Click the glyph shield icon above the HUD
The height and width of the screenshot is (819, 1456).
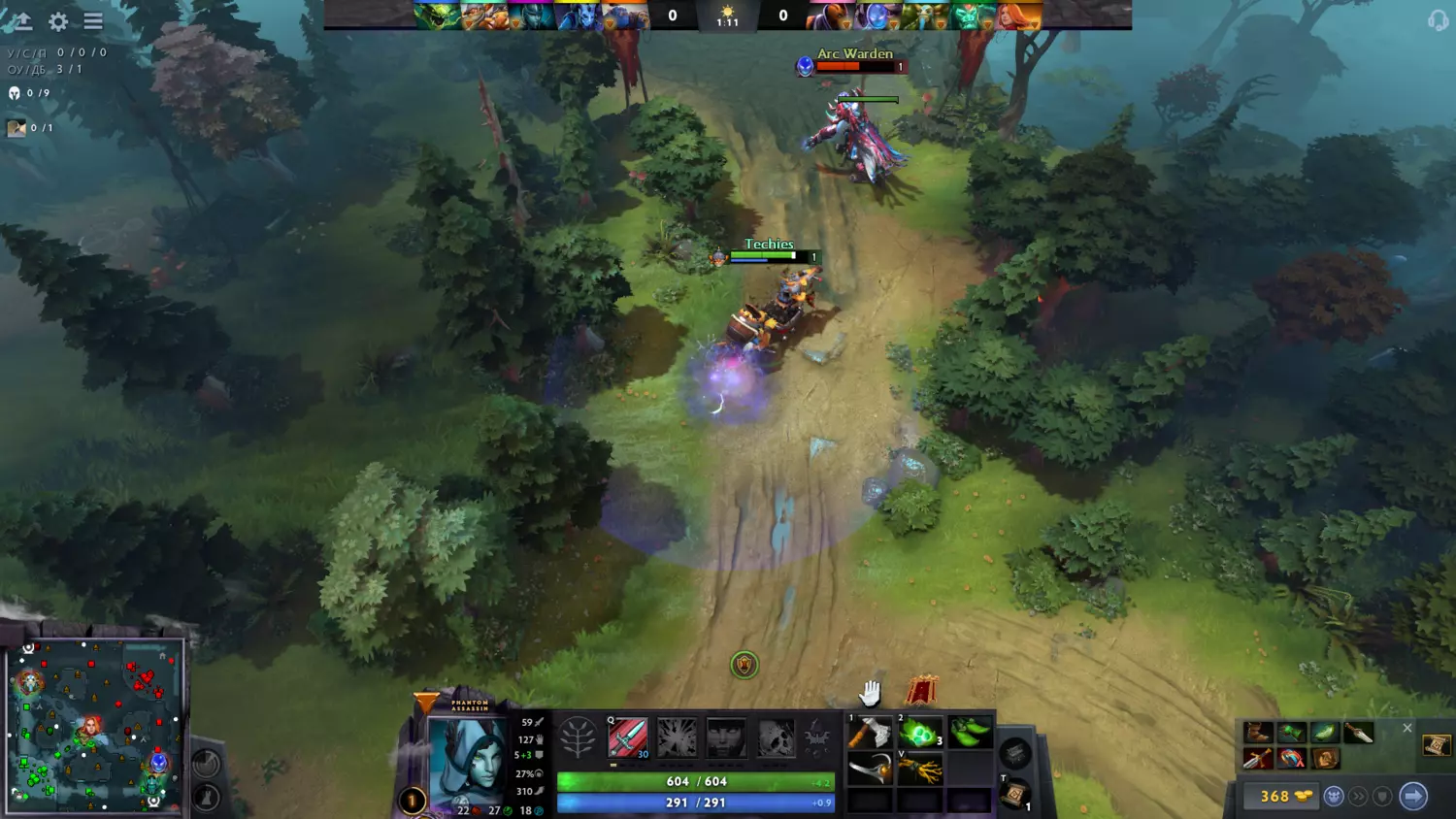pyautogui.click(x=744, y=665)
